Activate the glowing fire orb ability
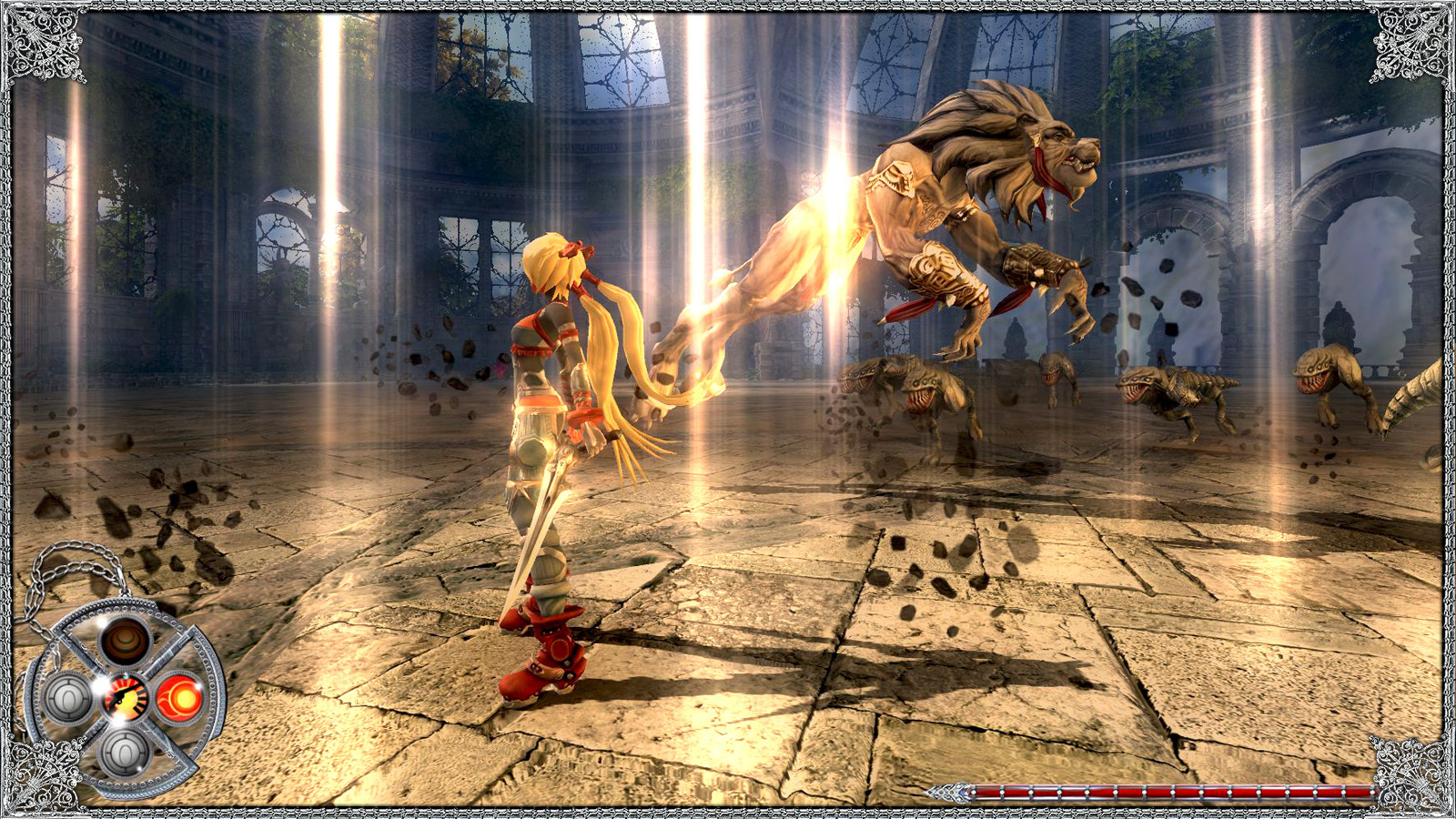 (181, 697)
